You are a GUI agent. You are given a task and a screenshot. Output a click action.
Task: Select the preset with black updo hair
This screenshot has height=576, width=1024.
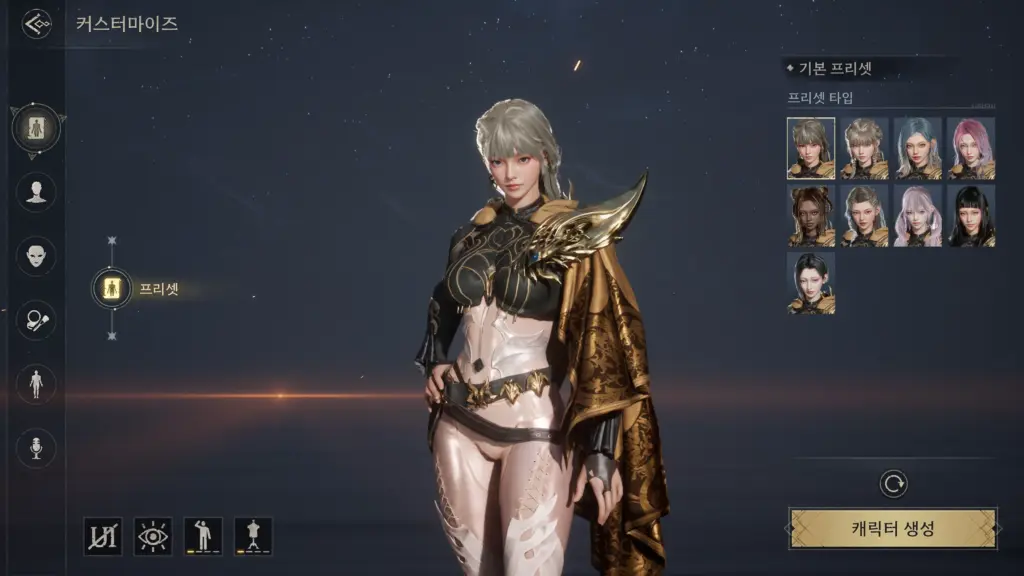[x=811, y=283]
